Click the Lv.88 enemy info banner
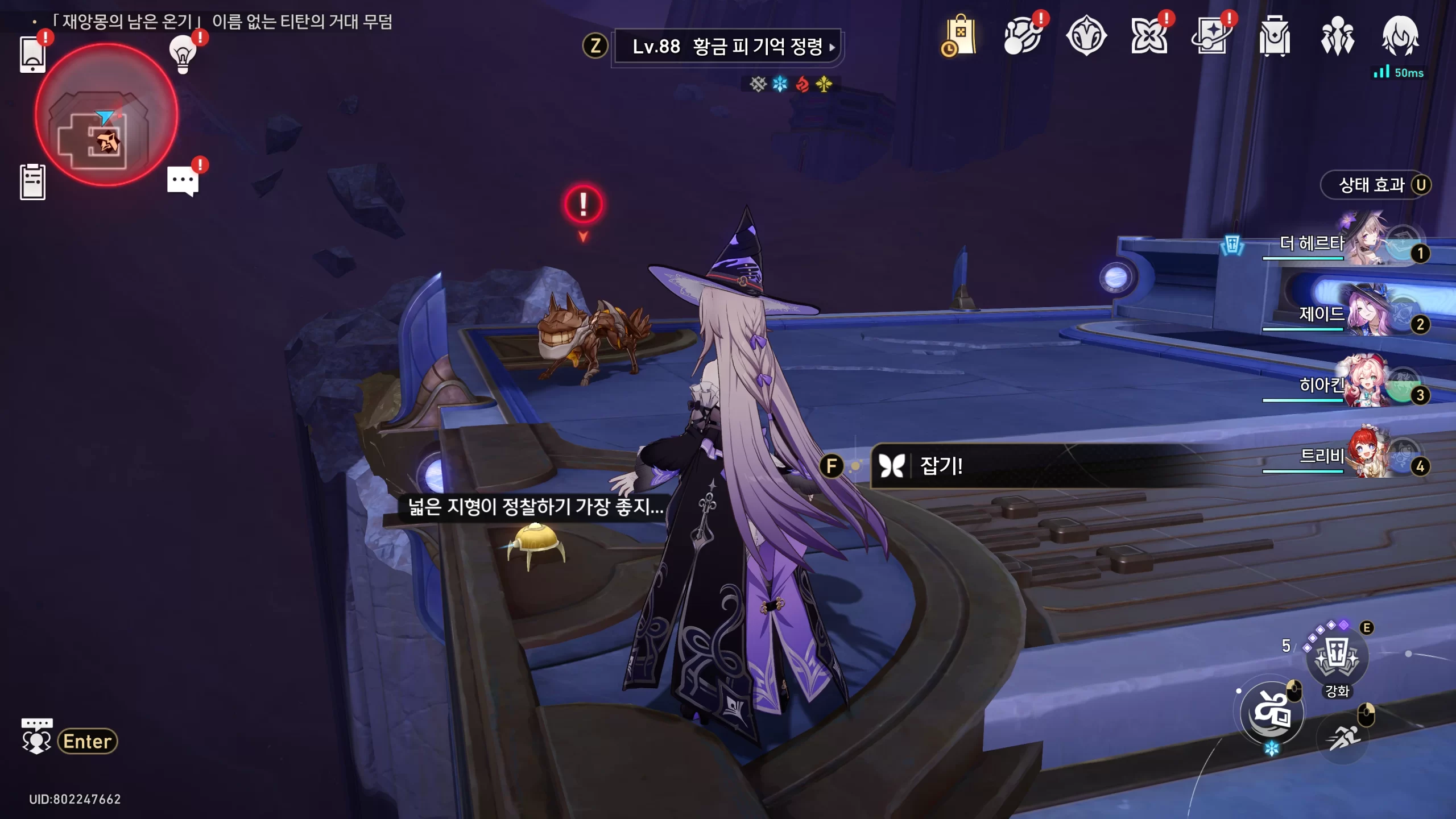 (727, 47)
